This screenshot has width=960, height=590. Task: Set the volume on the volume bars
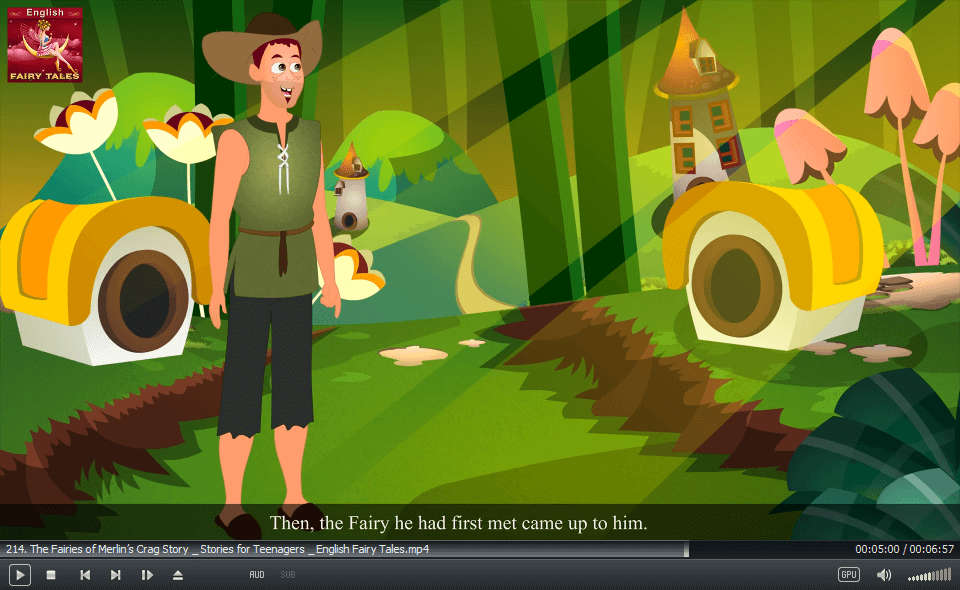tap(929, 575)
